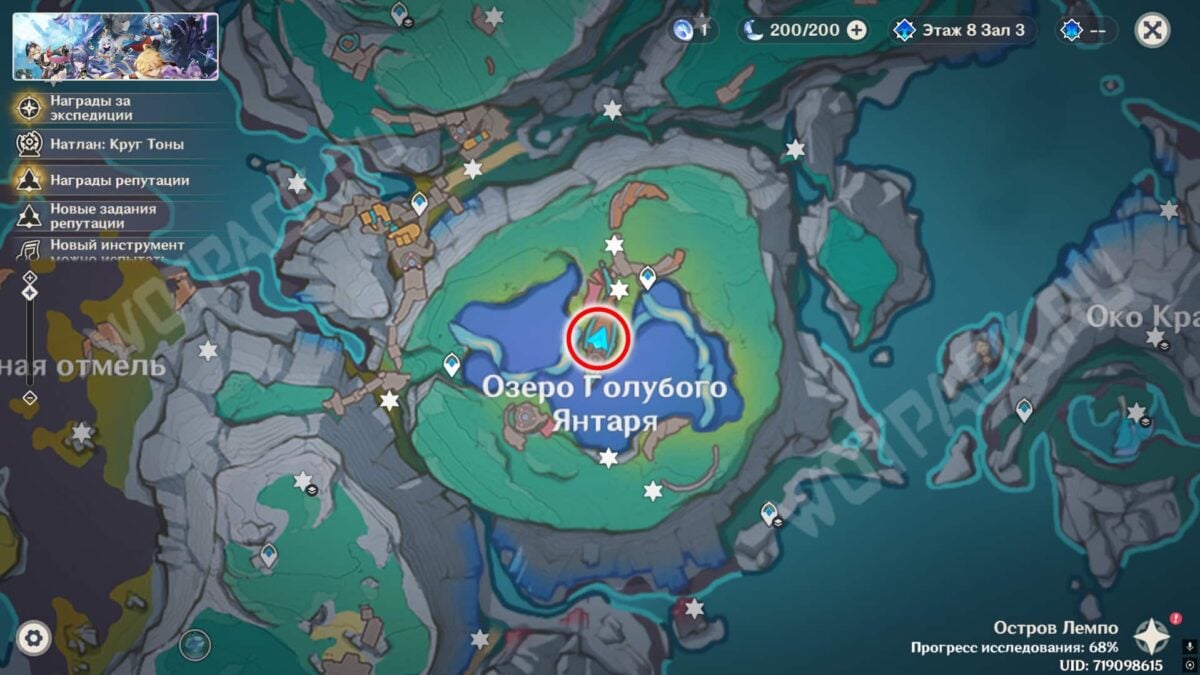The image size is (1200, 675).
Task: Toggle the round layer button beside the gear
Action: pyautogui.click(x=195, y=644)
